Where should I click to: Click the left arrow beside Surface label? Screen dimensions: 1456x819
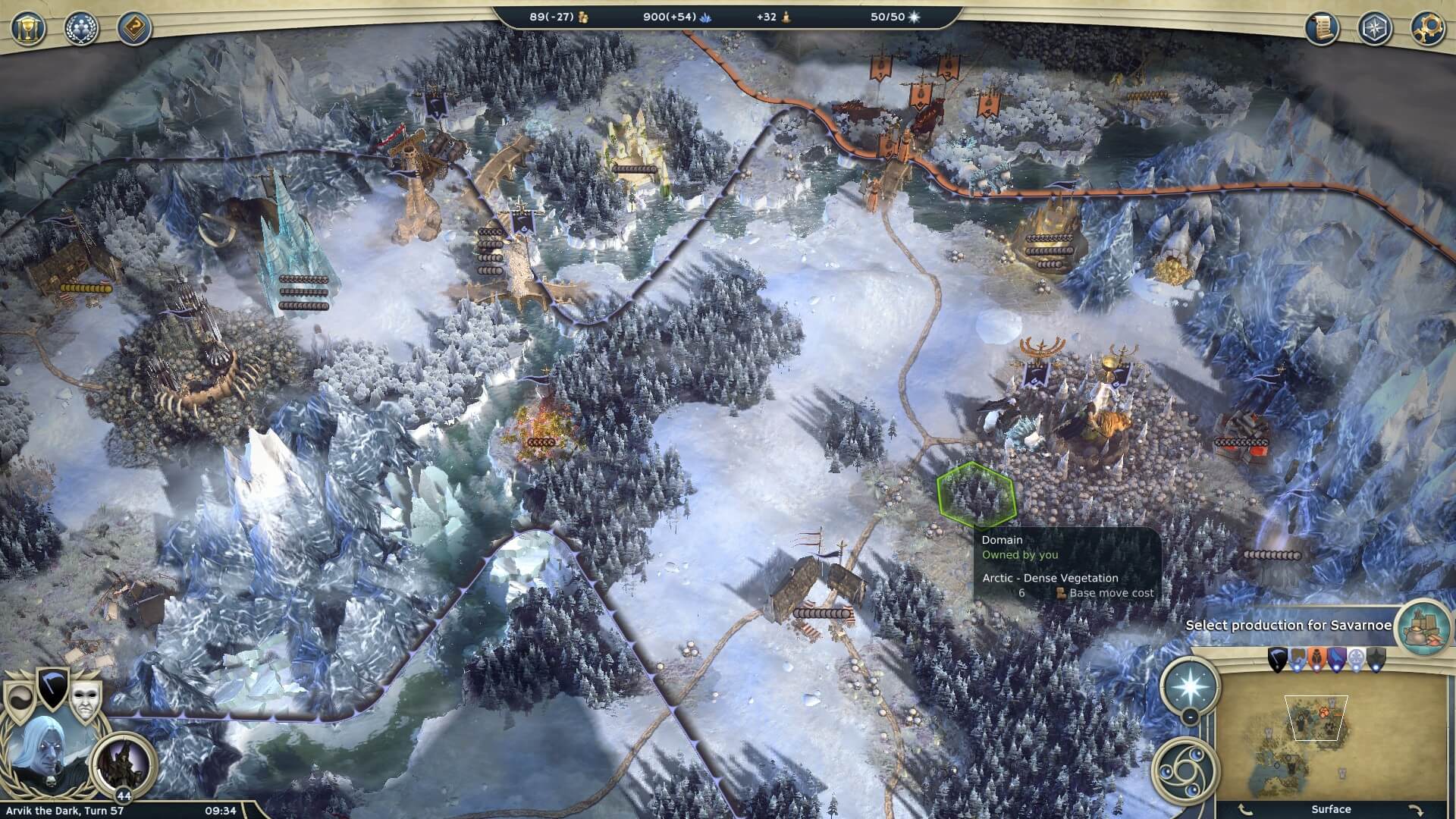(x=1244, y=808)
